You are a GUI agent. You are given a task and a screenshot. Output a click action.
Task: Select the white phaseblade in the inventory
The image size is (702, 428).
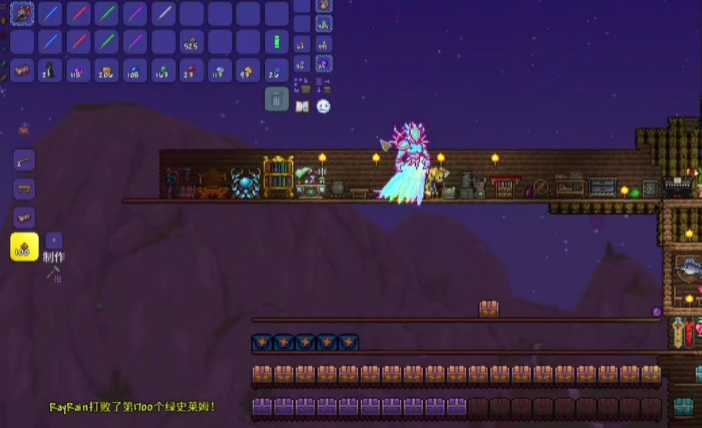(x=163, y=14)
